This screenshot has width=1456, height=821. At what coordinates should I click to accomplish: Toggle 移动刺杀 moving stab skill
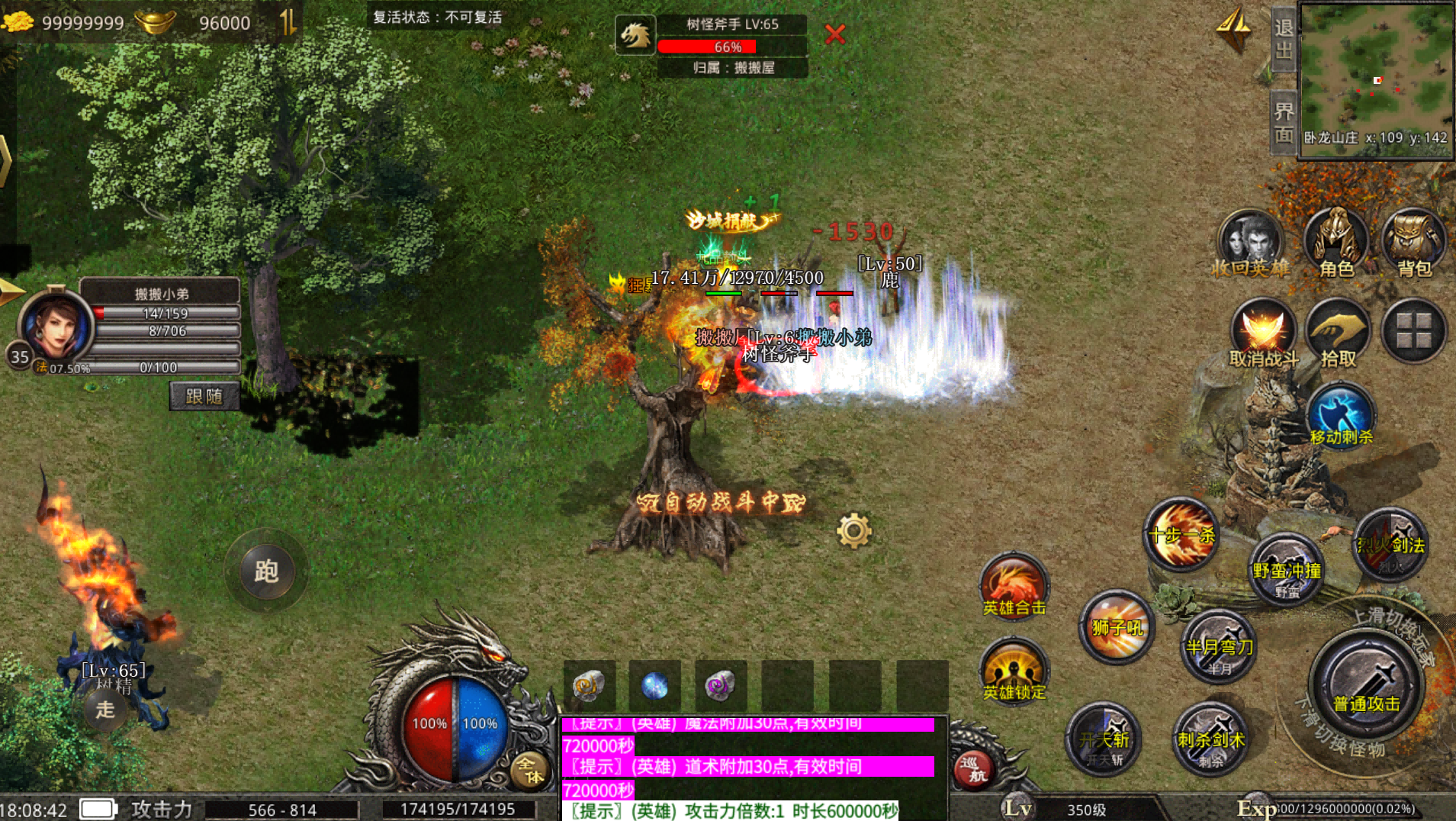(x=1341, y=416)
